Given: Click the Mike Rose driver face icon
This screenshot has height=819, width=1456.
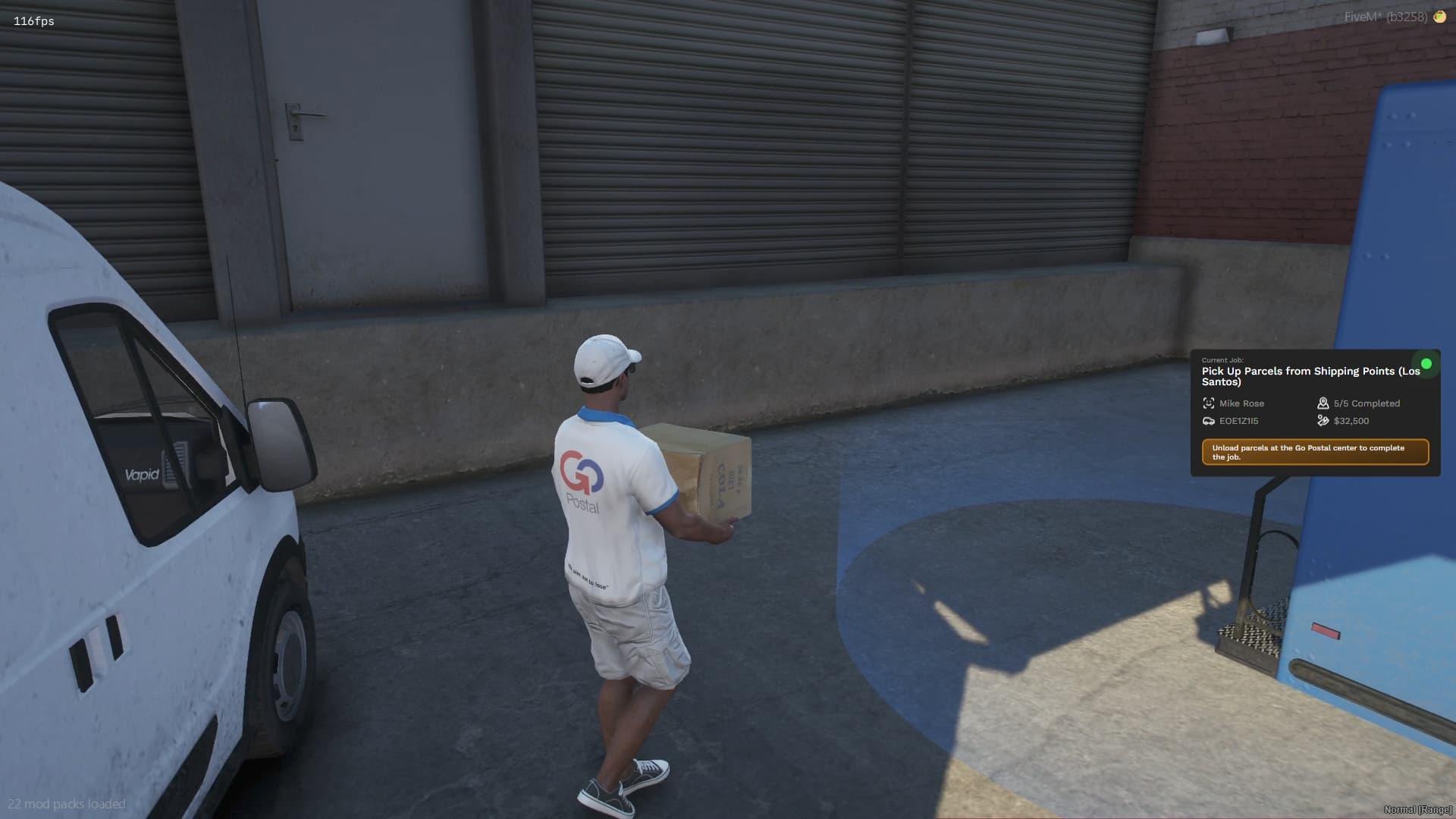Looking at the screenshot, I should 1210,403.
